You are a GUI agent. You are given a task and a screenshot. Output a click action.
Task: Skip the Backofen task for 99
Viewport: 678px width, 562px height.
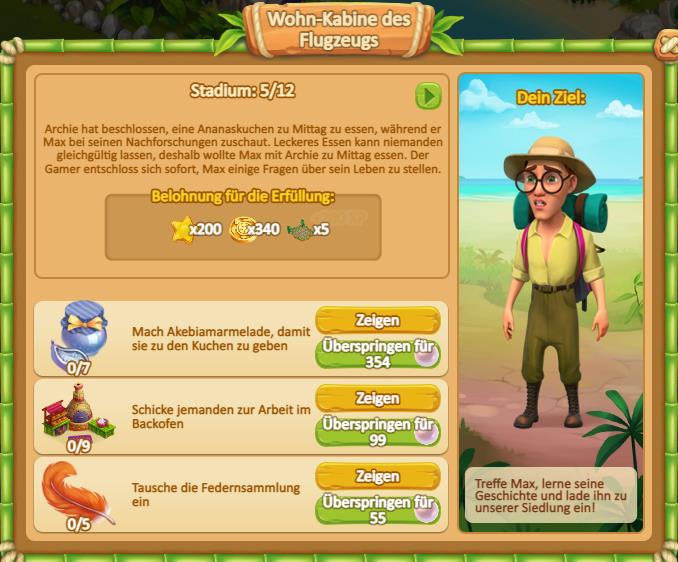click(x=377, y=431)
